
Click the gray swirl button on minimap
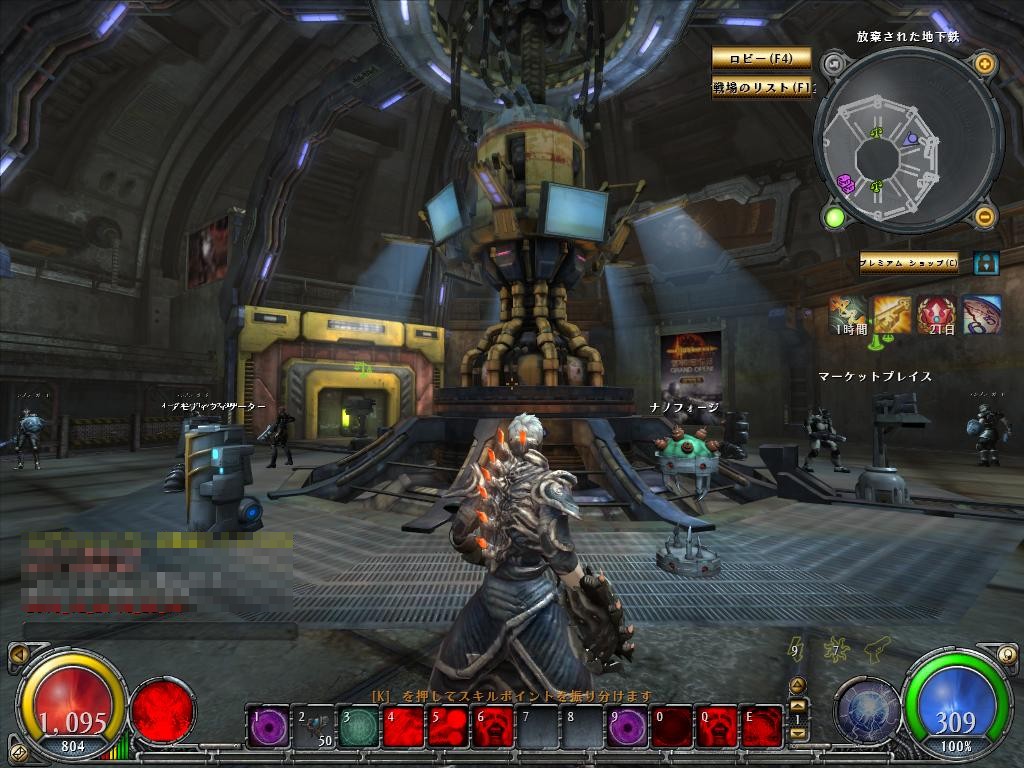click(x=834, y=65)
